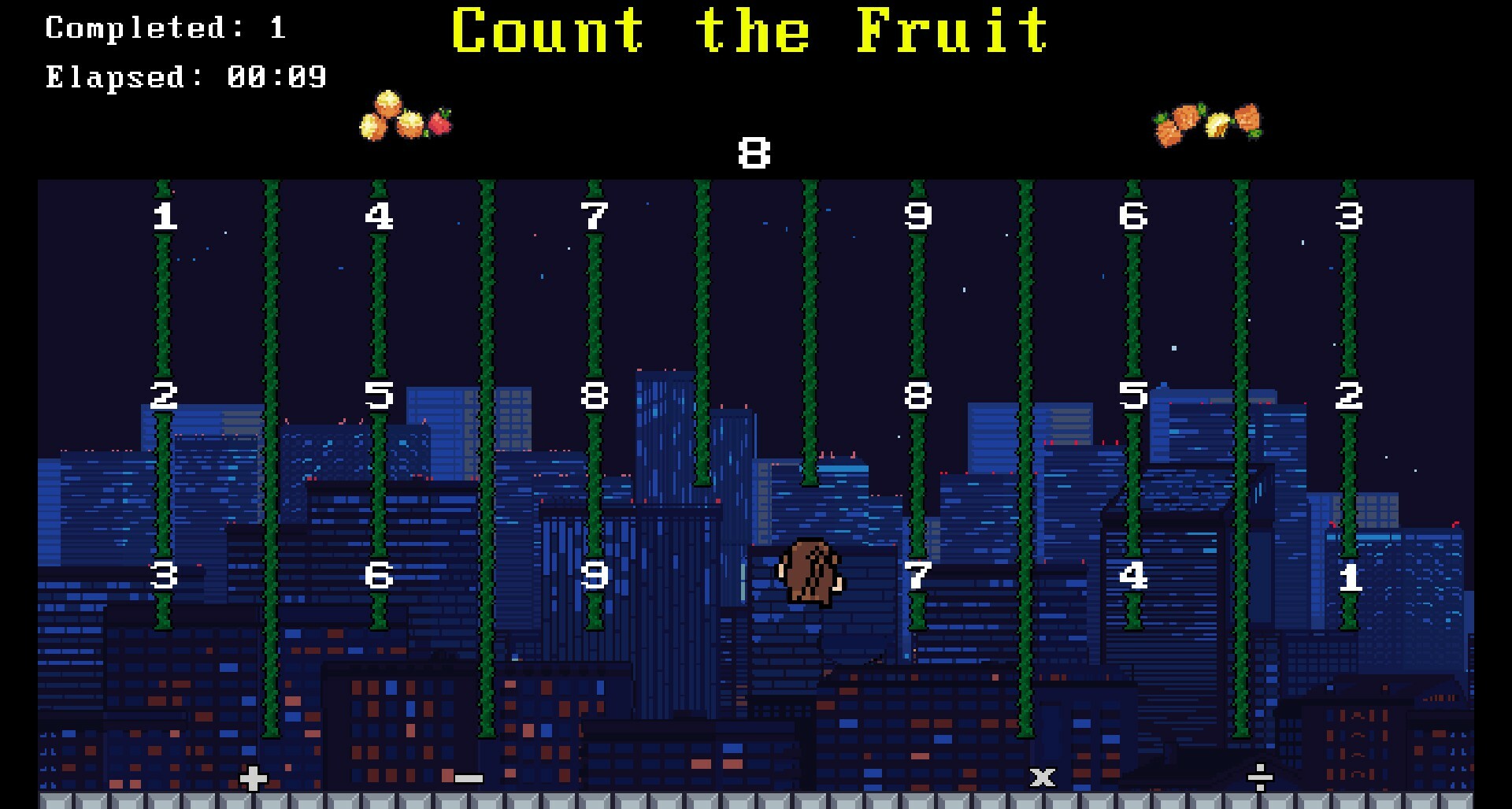Click the Elapsed timer display
This screenshot has width=1512, height=809.
pos(185,76)
